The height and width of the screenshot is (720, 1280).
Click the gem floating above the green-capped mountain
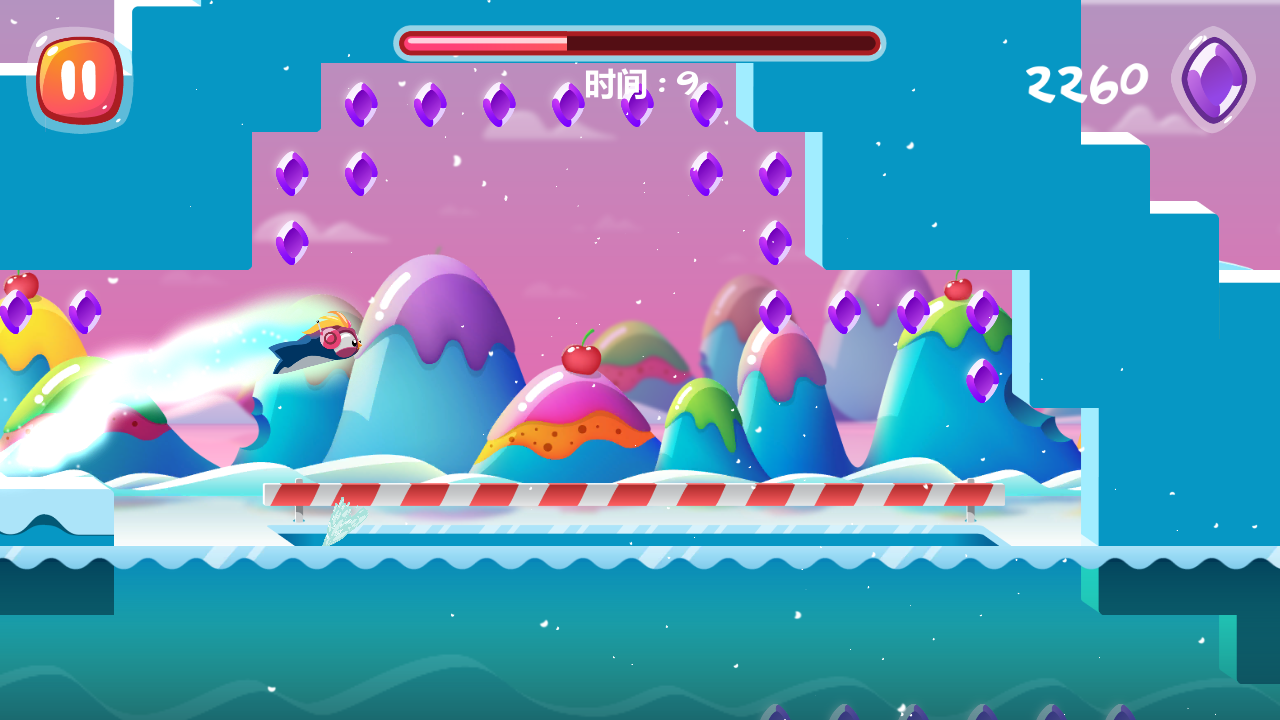(983, 311)
